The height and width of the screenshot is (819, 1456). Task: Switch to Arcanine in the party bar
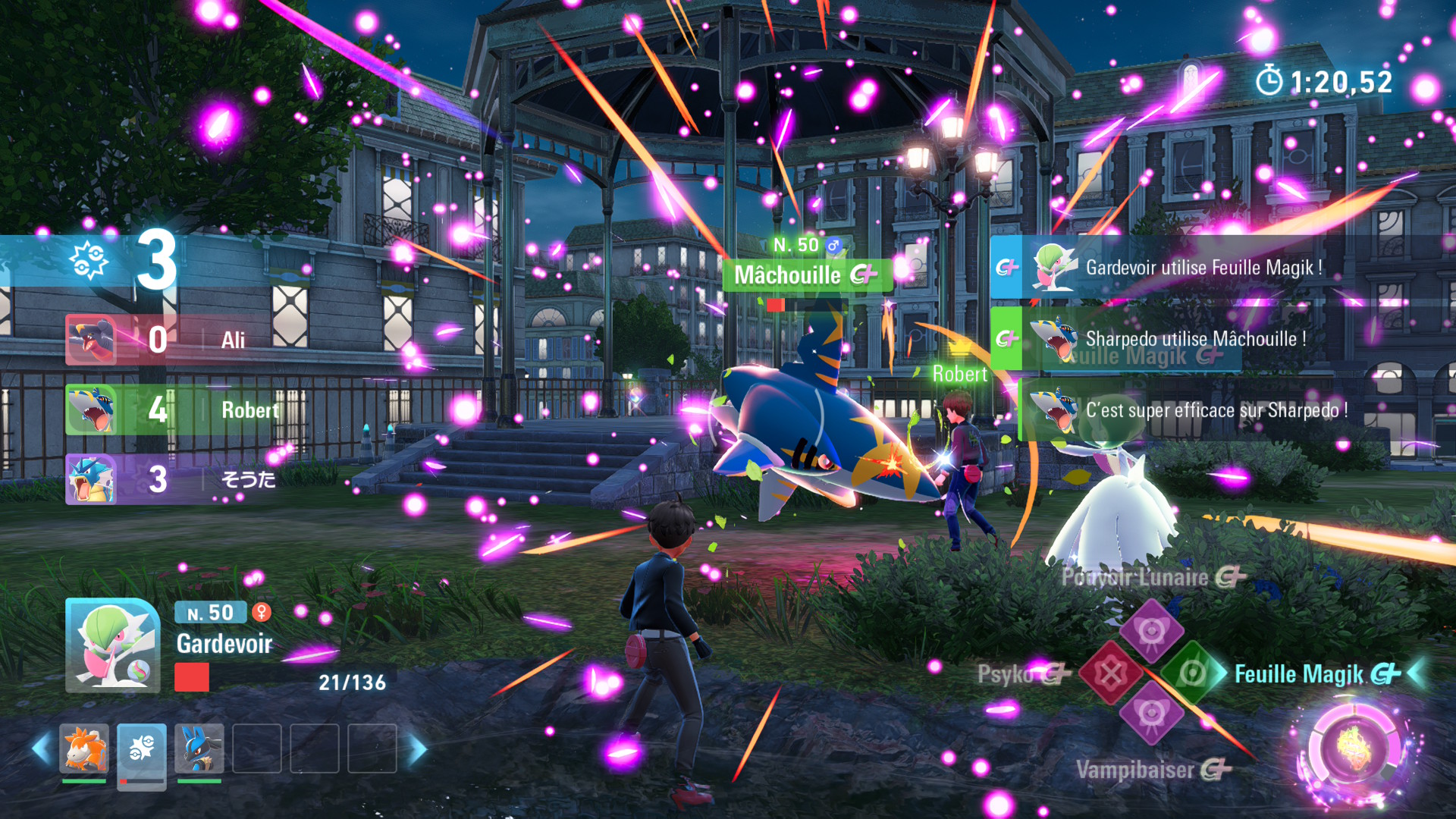tap(84, 748)
